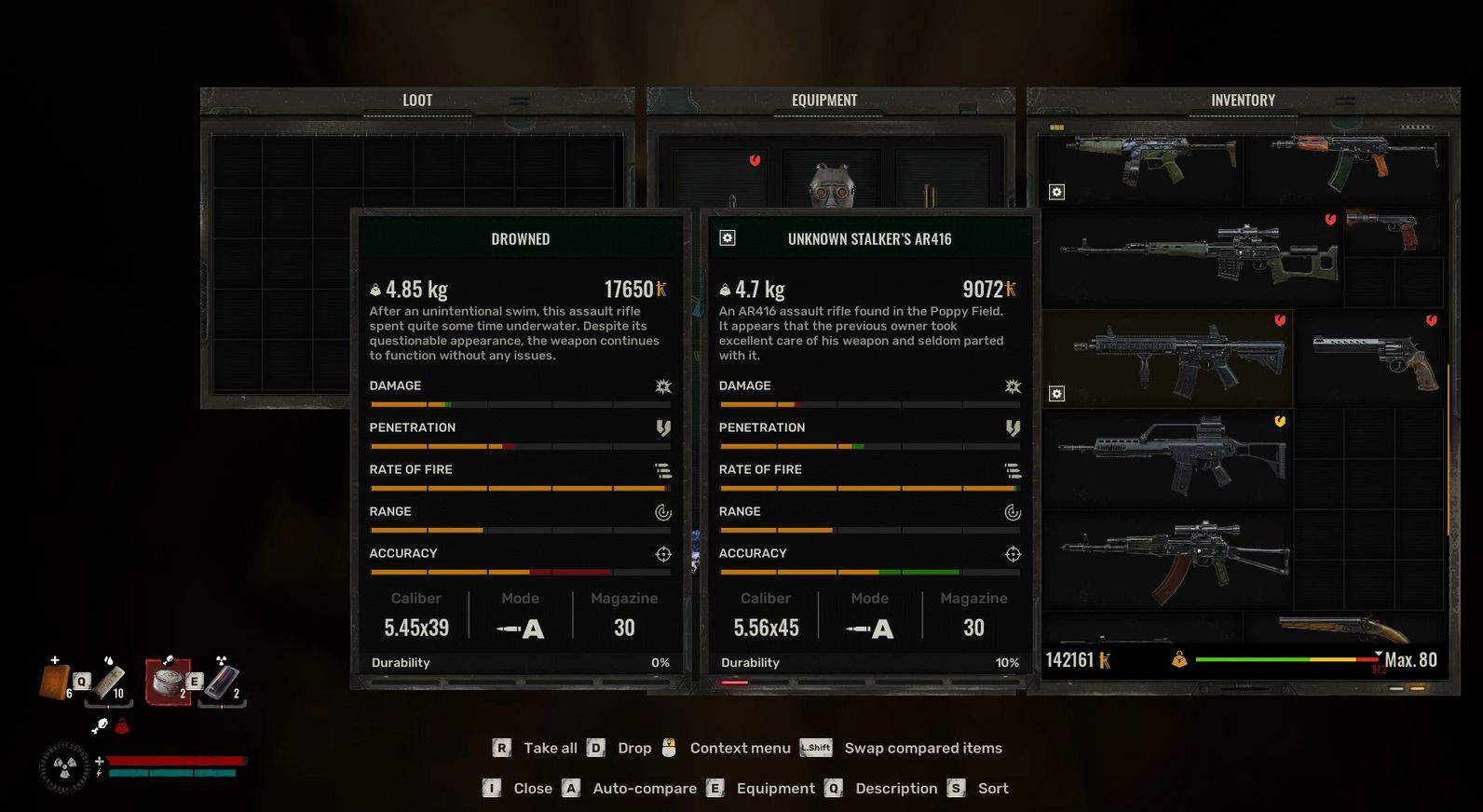This screenshot has width=1483, height=812.
Task: Select the highlighted AR416 rifle in inventory
Action: tap(1178, 359)
